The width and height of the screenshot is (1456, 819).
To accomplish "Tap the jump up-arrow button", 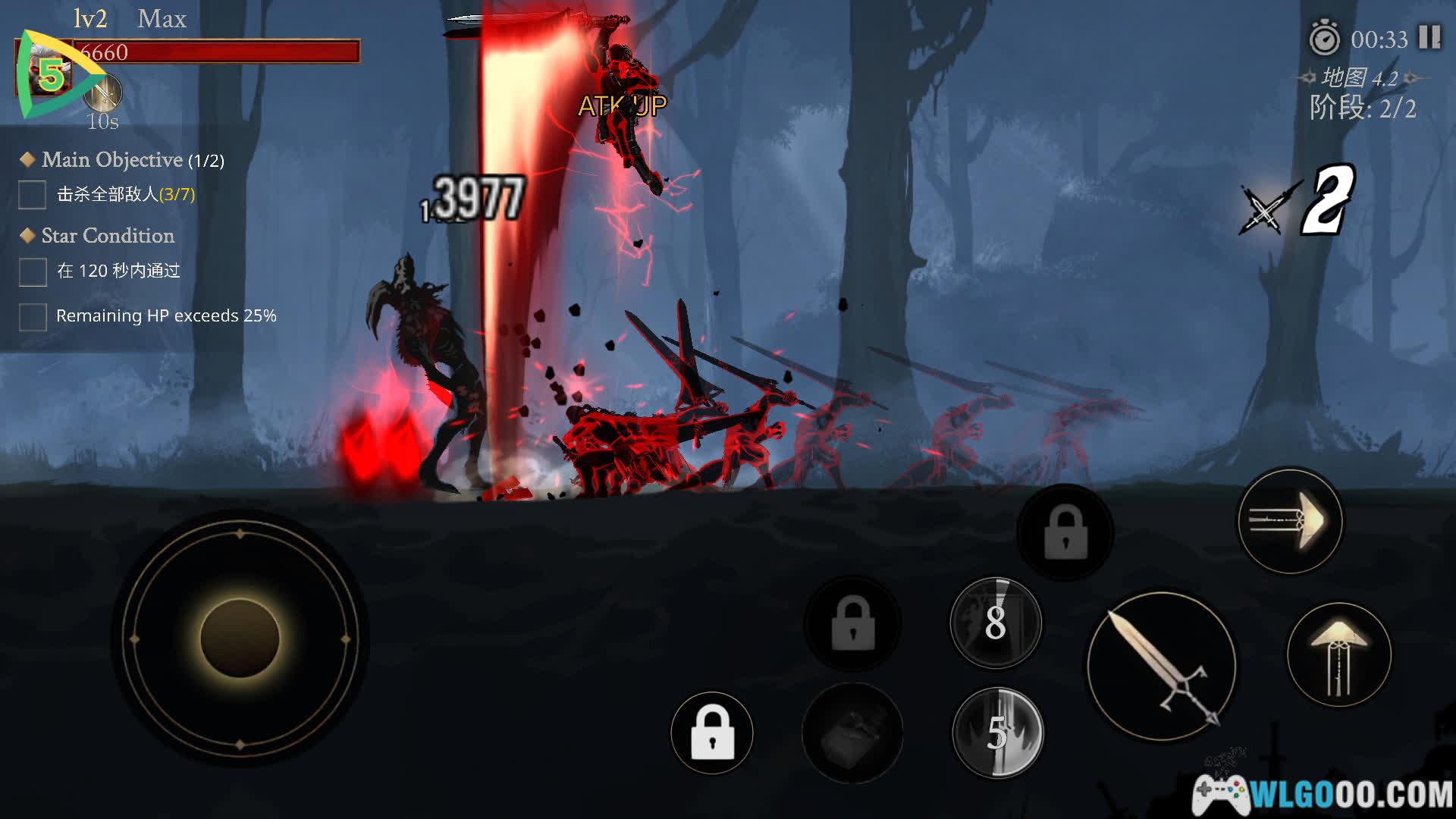I will pos(1339,654).
